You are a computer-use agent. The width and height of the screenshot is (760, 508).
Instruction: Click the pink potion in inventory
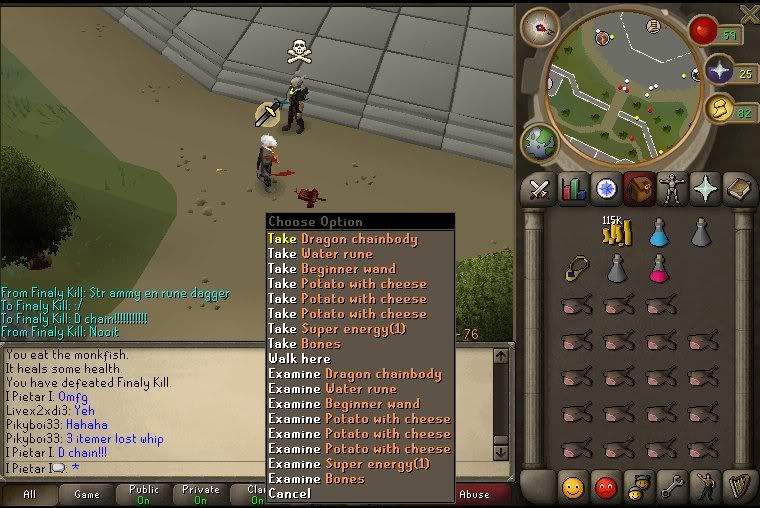click(x=659, y=268)
